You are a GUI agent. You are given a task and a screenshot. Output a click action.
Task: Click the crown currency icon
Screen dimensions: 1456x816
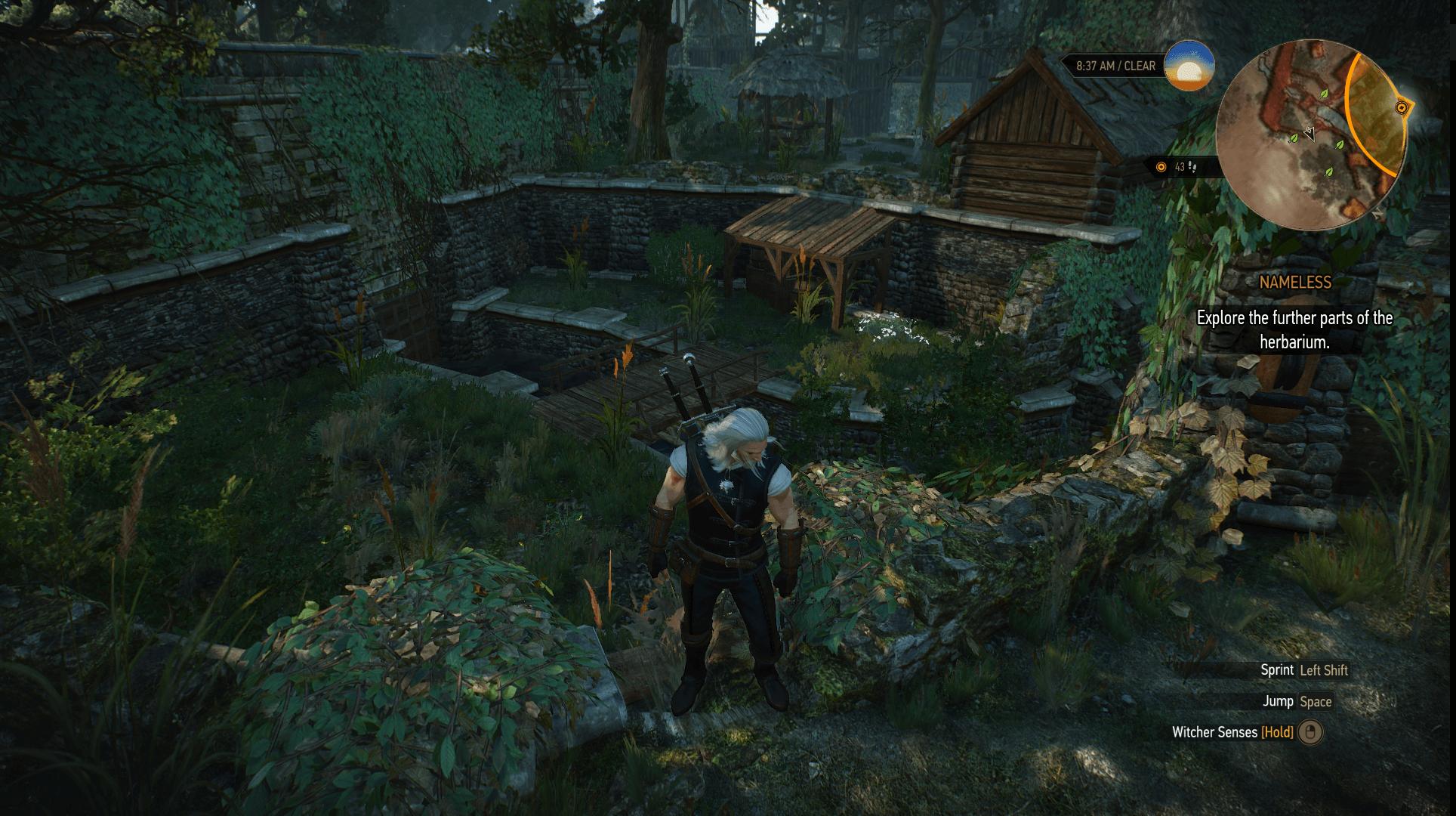1161,166
